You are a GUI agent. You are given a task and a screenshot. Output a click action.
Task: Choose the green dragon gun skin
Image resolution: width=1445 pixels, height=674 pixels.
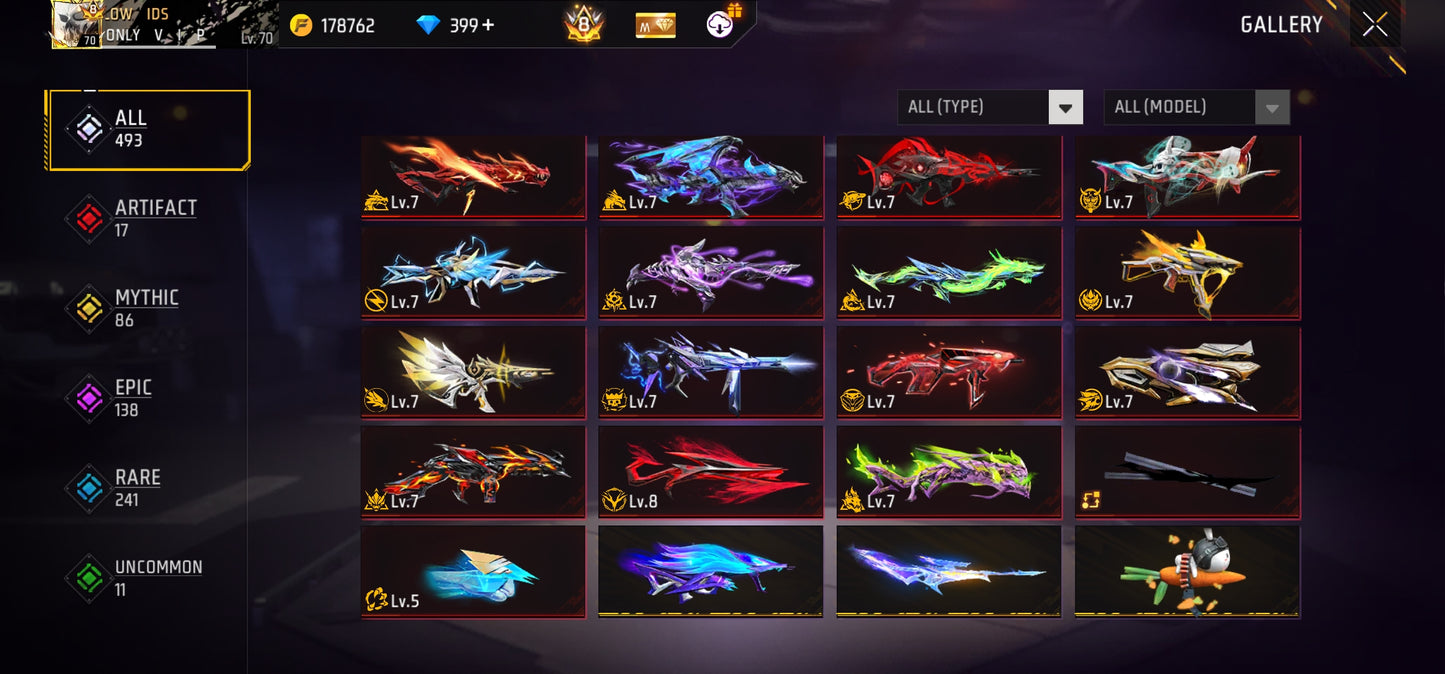pyautogui.click(x=948, y=272)
